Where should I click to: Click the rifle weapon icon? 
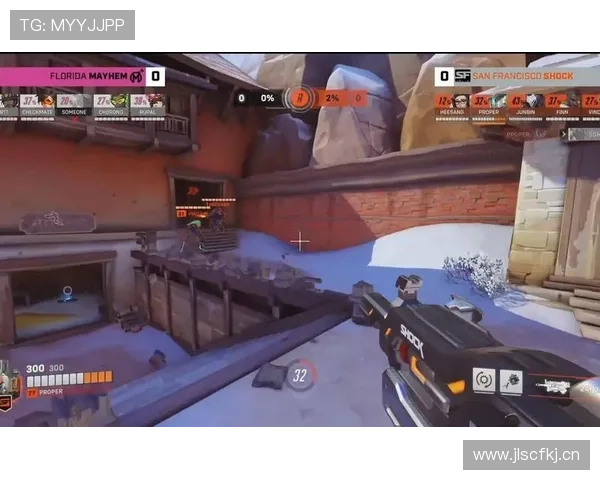click(x=553, y=385)
